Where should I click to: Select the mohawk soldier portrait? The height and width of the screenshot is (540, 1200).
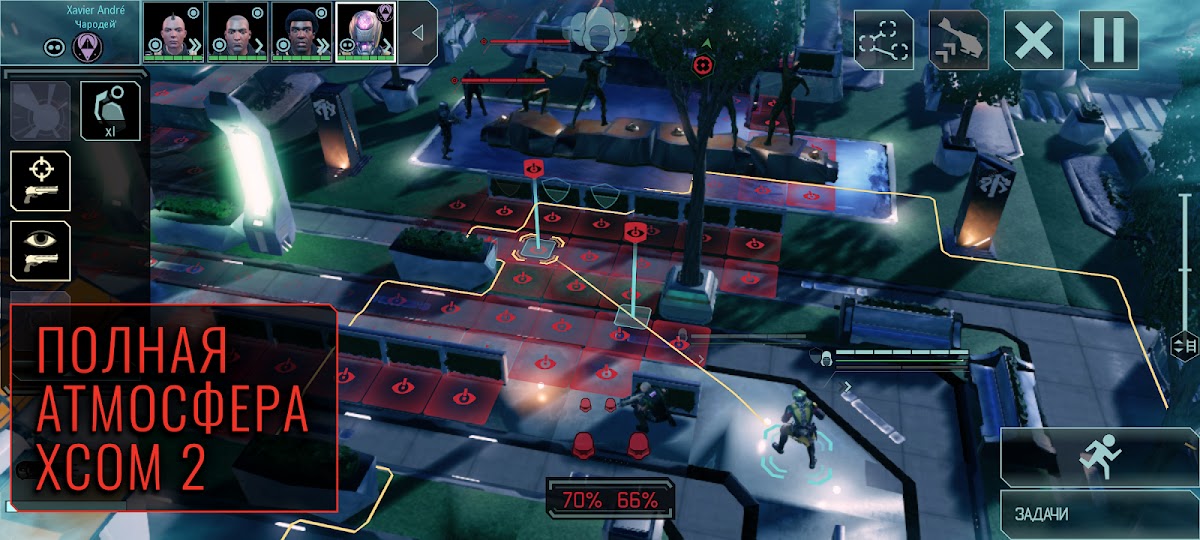[173, 31]
